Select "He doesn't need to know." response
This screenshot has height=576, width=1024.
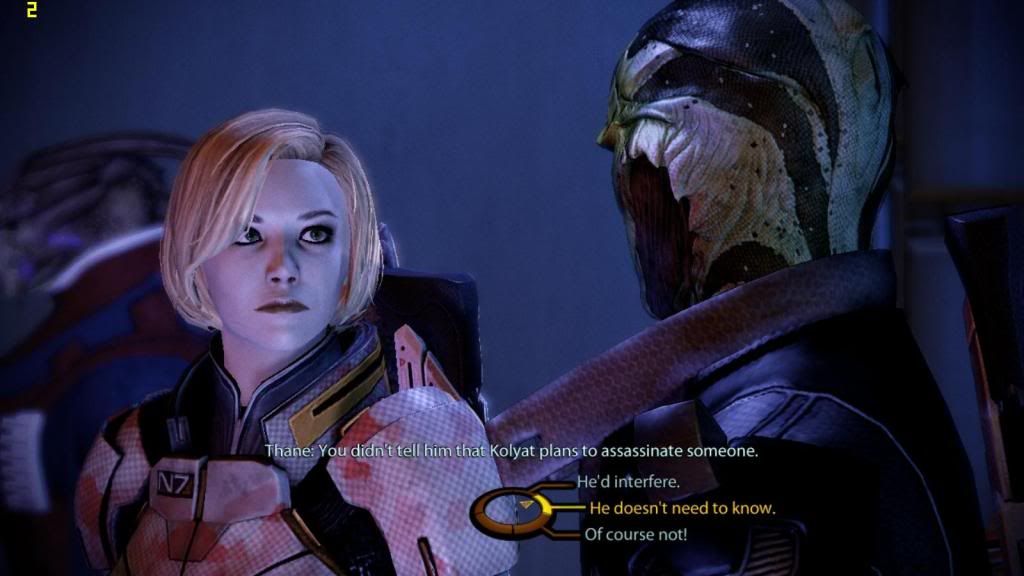682,508
